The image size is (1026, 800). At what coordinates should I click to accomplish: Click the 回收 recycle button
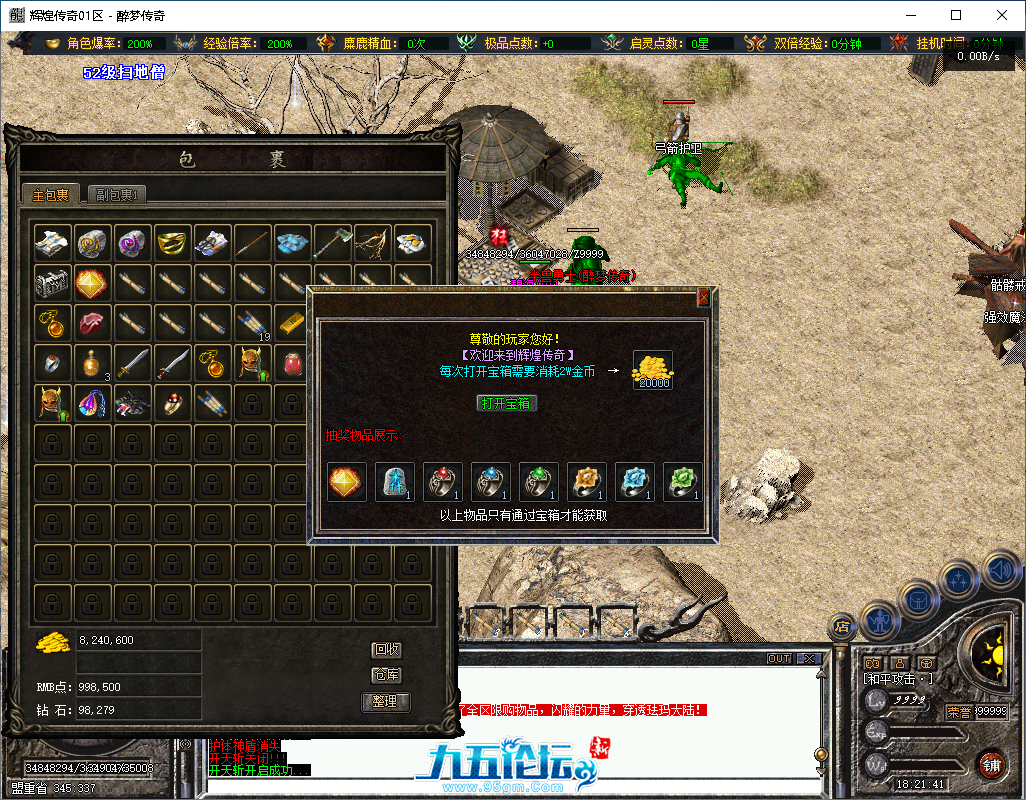pyautogui.click(x=386, y=650)
